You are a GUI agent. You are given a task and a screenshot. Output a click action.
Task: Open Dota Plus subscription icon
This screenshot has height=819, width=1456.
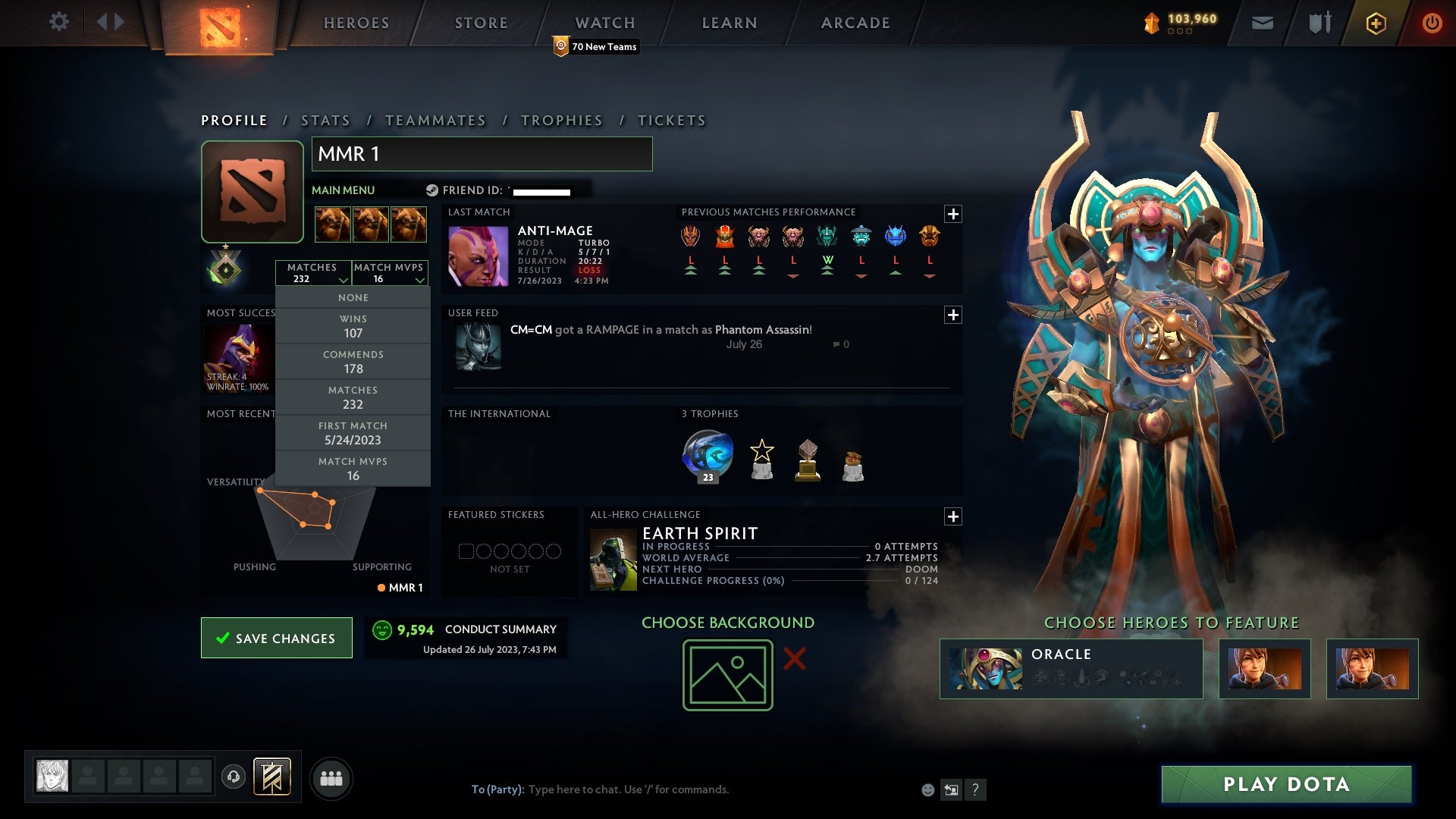1375,23
